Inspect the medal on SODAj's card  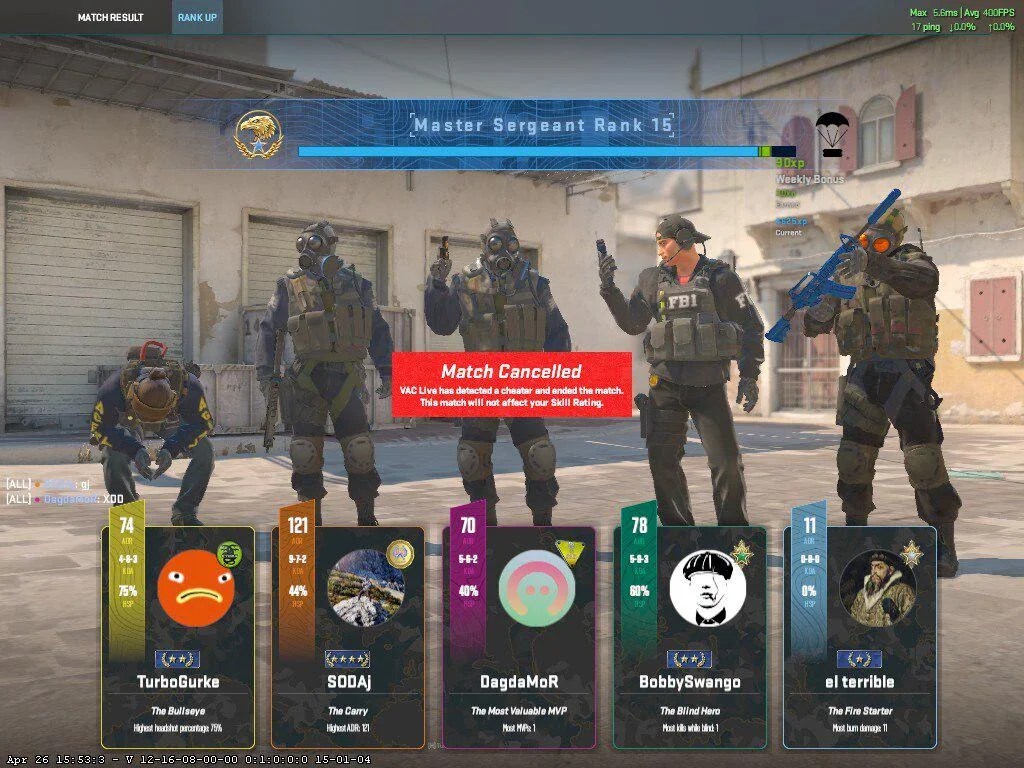tap(401, 553)
